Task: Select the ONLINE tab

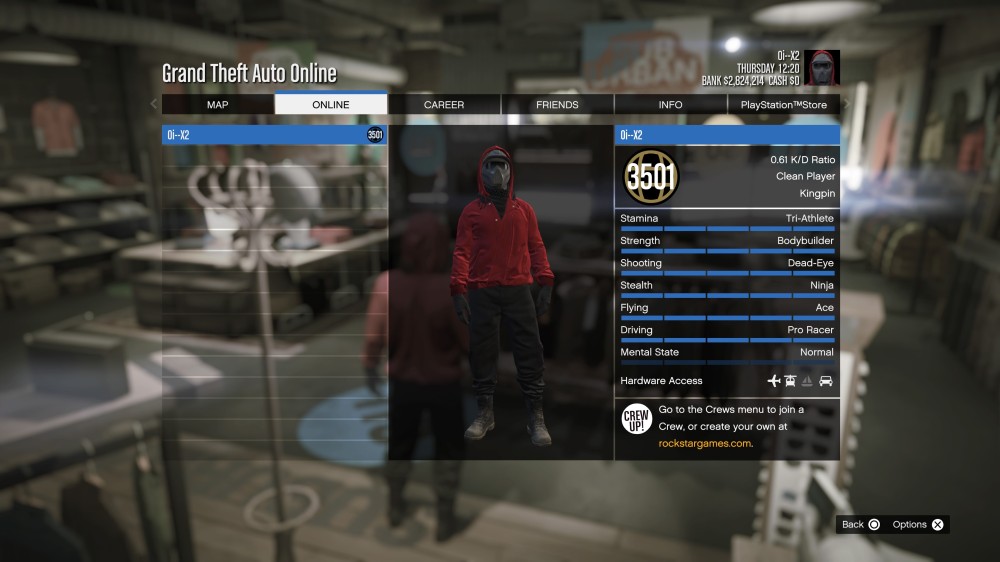Action: tap(331, 104)
